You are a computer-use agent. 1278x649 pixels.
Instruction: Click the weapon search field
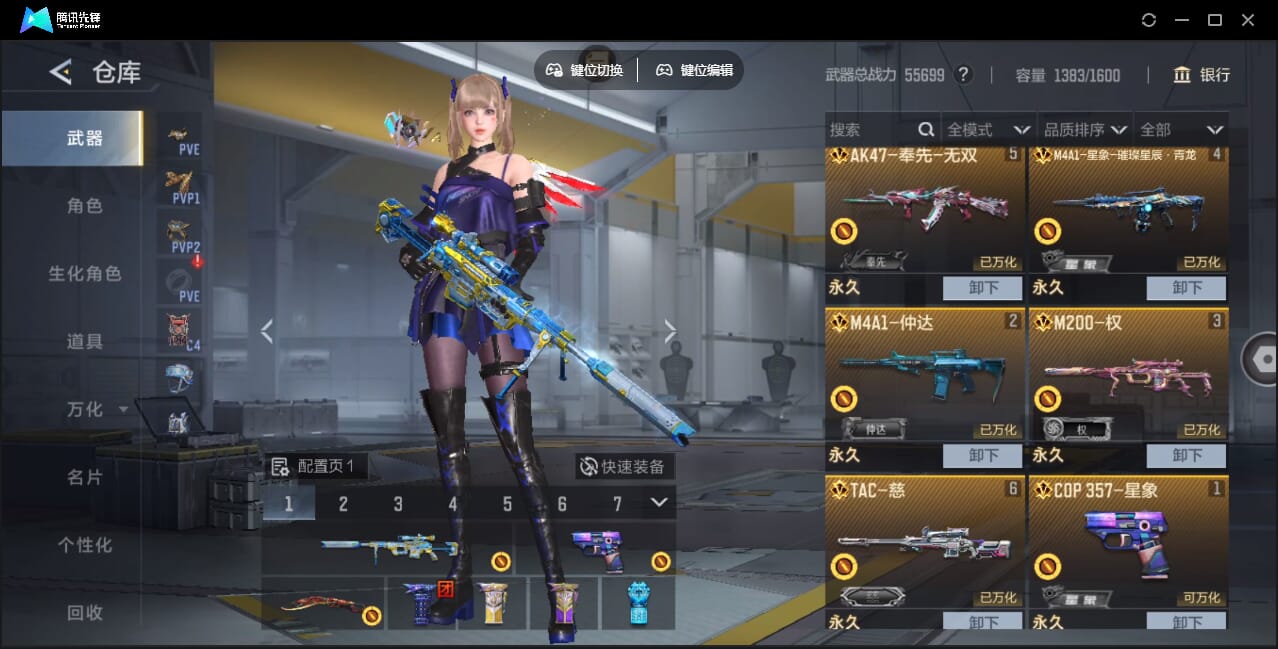870,130
